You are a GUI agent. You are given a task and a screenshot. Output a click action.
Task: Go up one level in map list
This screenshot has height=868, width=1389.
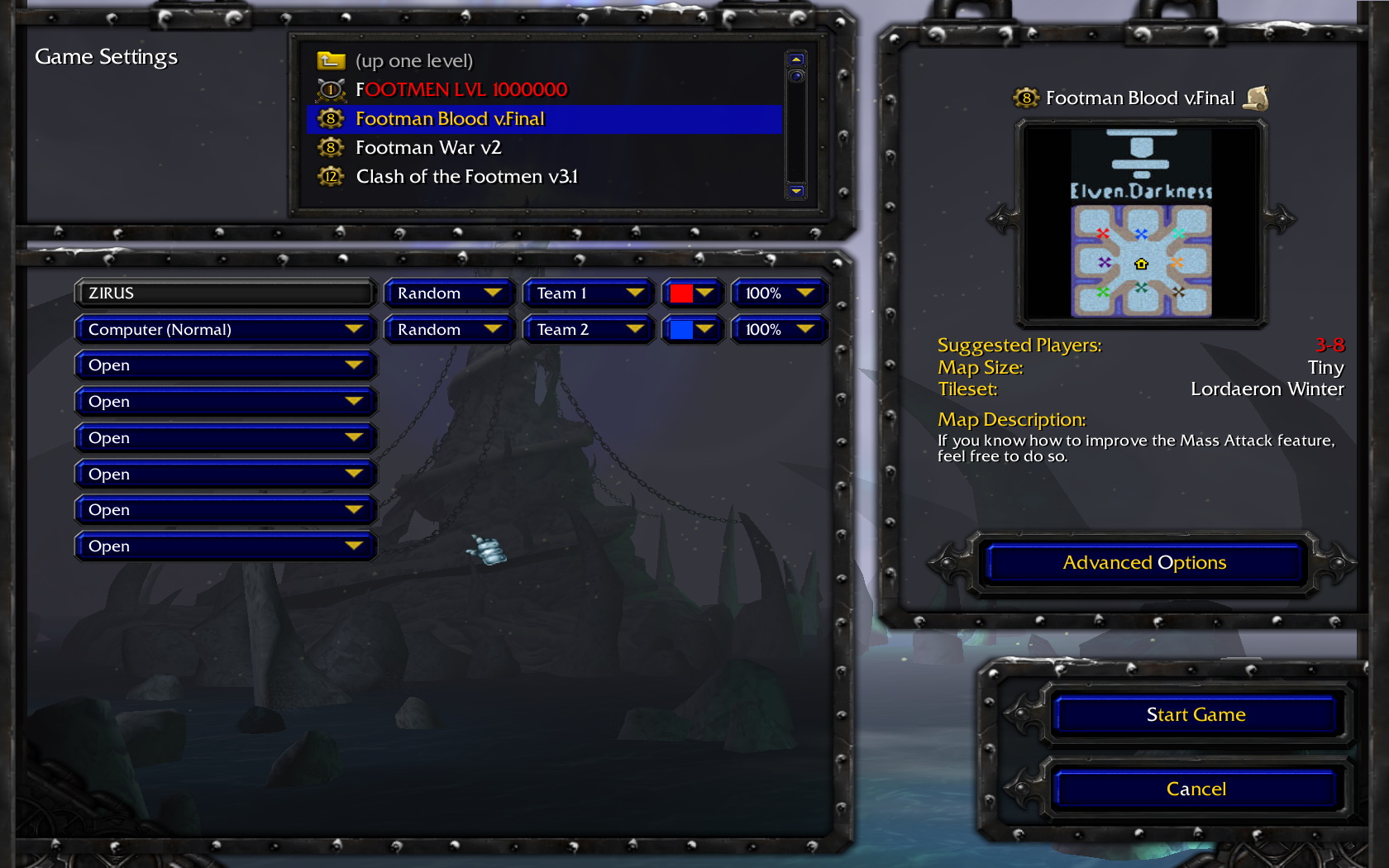coord(413,61)
